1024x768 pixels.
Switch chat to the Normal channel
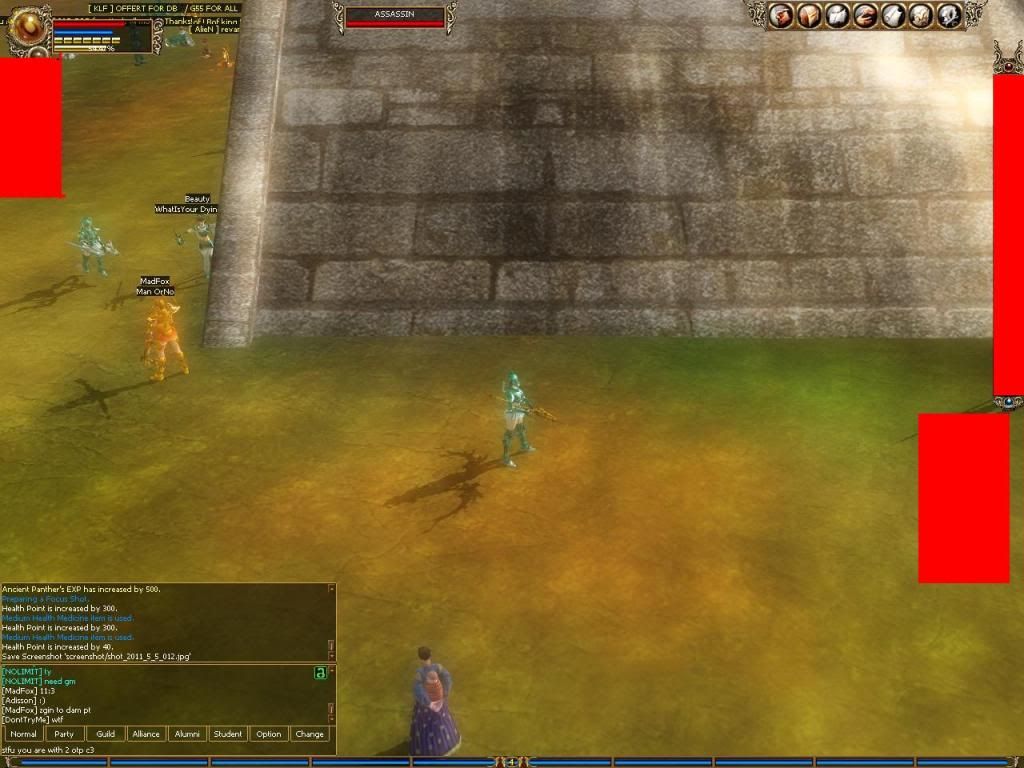point(23,734)
